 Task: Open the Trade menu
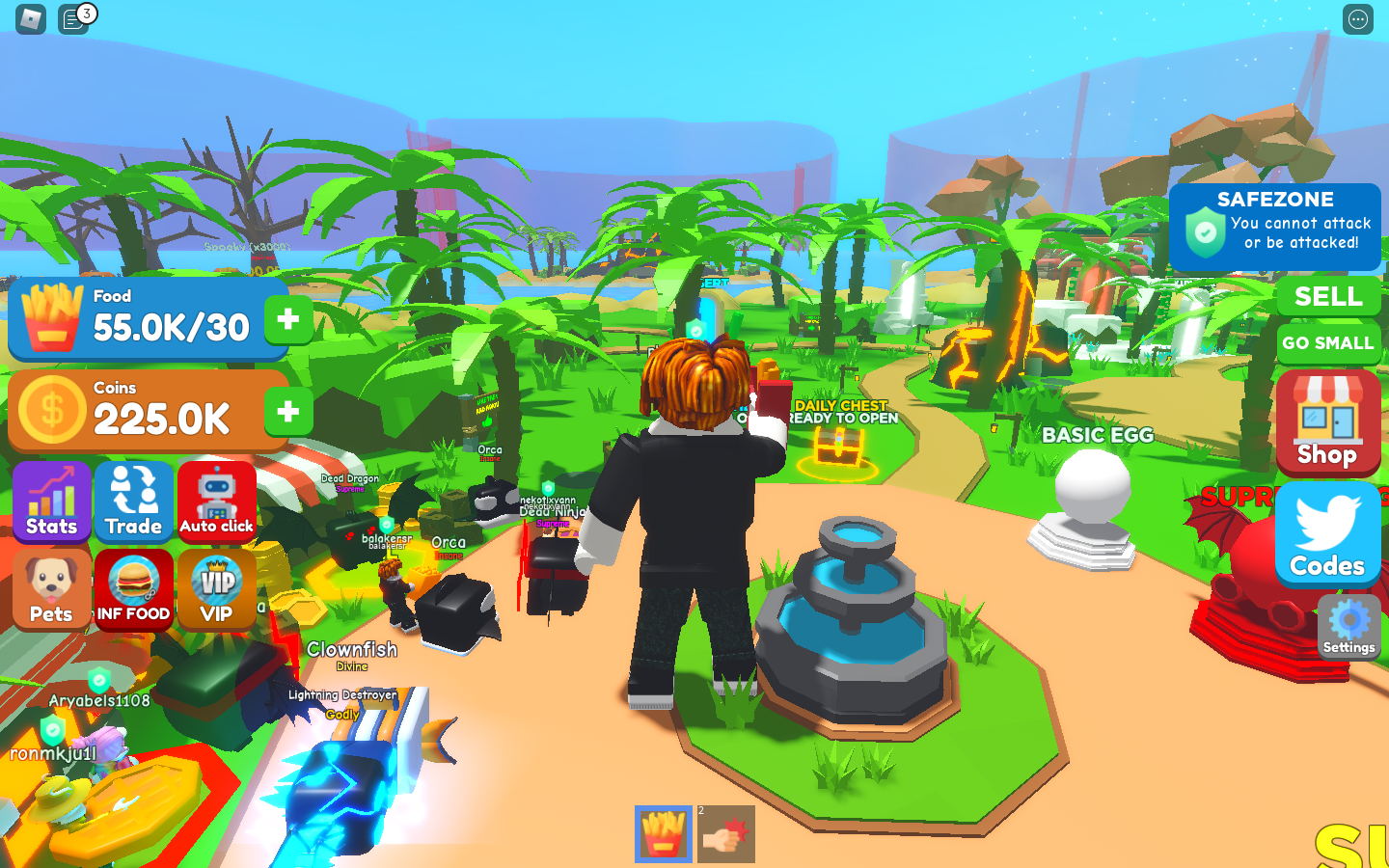point(134,501)
